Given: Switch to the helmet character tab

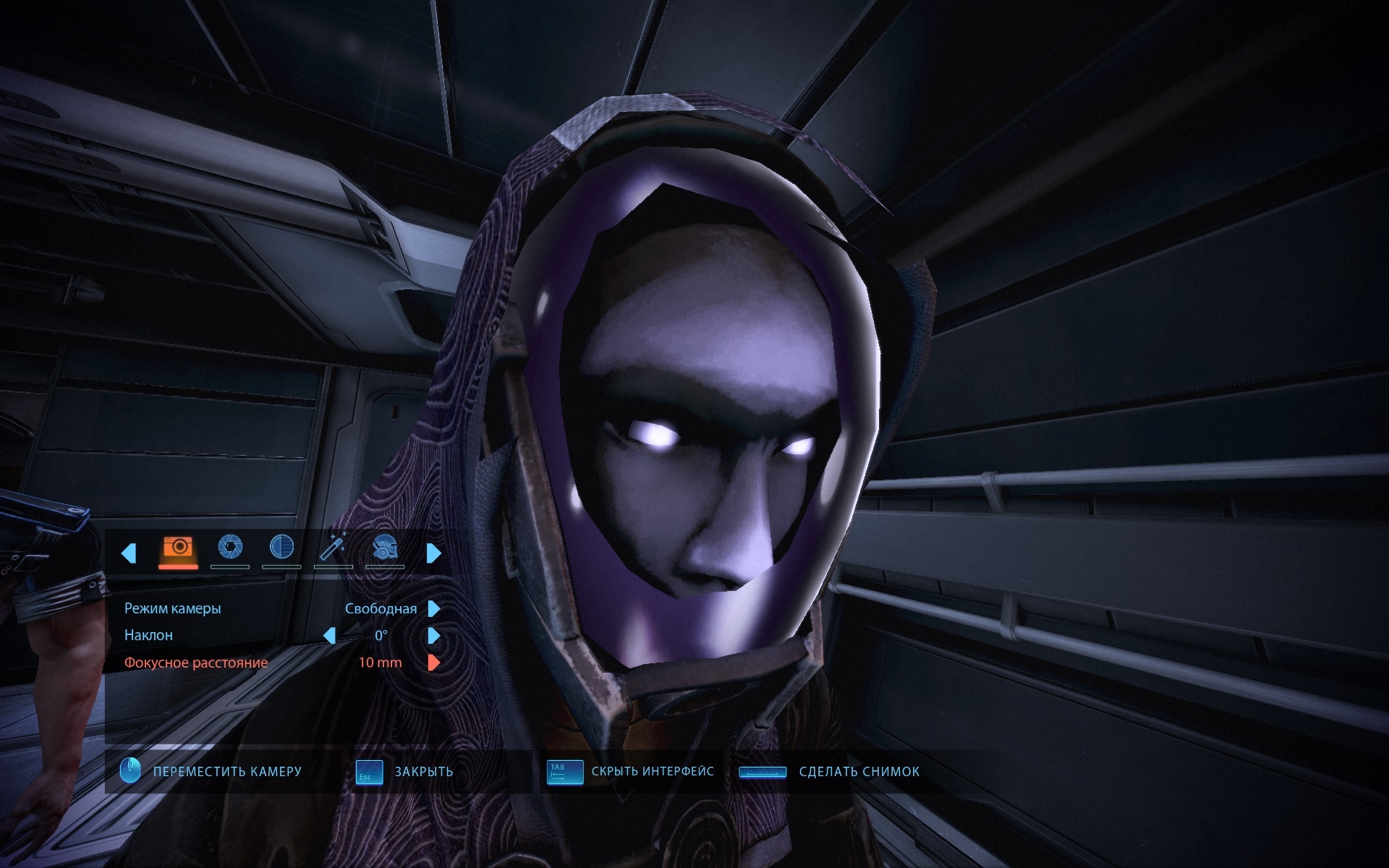Looking at the screenshot, I should [384, 549].
